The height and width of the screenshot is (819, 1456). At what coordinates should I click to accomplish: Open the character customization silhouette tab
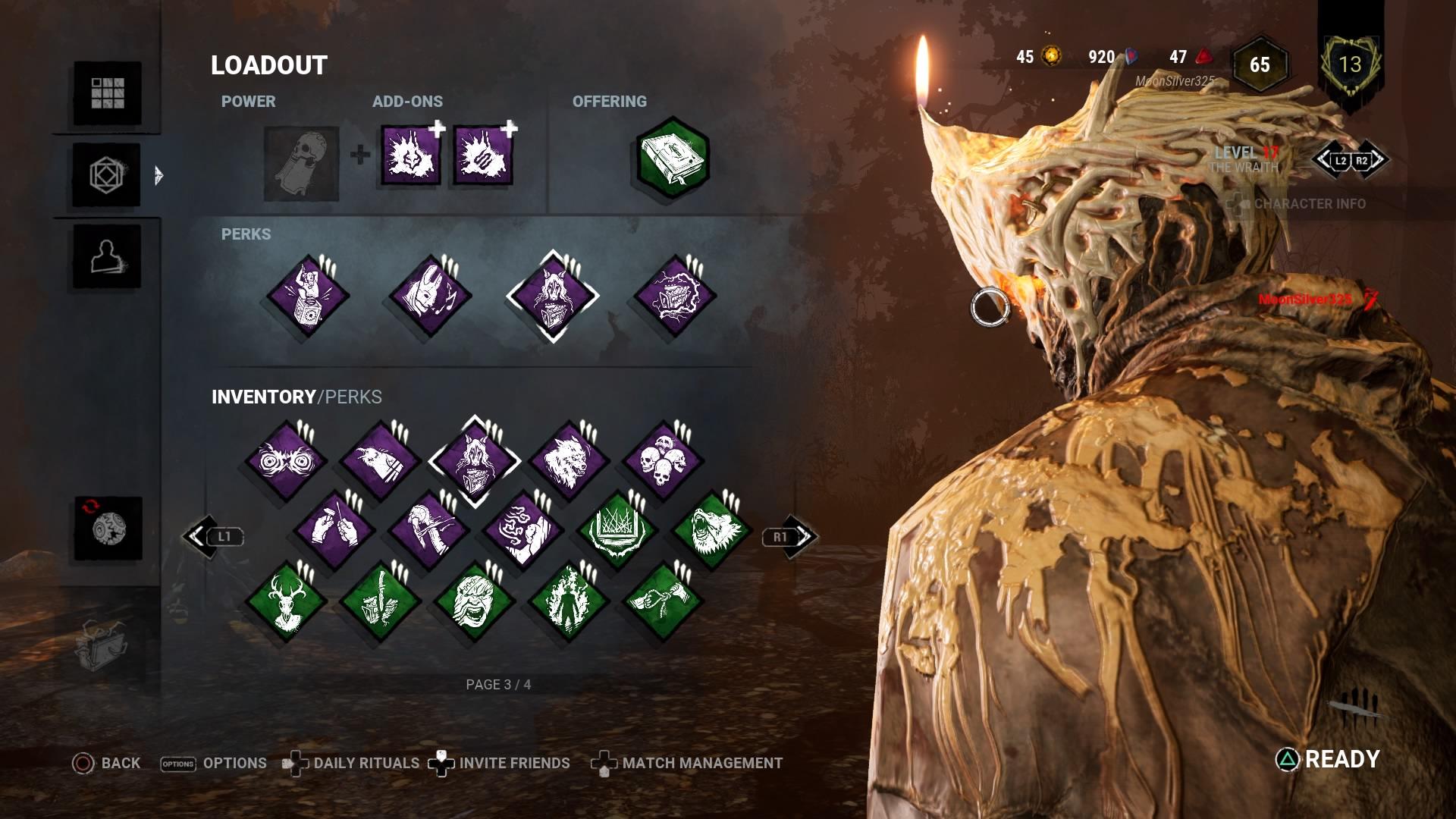[107, 257]
